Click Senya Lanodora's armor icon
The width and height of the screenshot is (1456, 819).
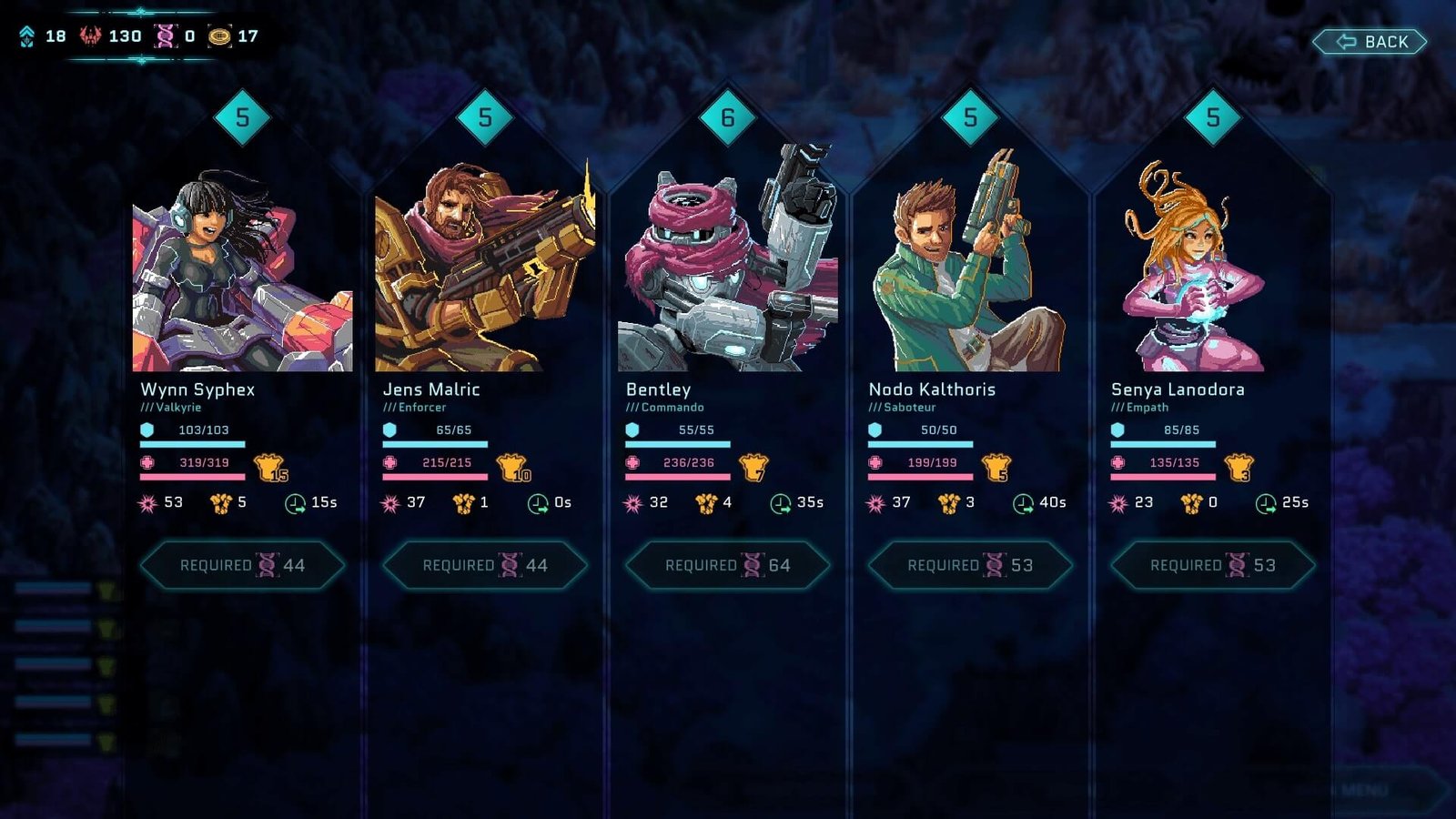coord(1239,468)
